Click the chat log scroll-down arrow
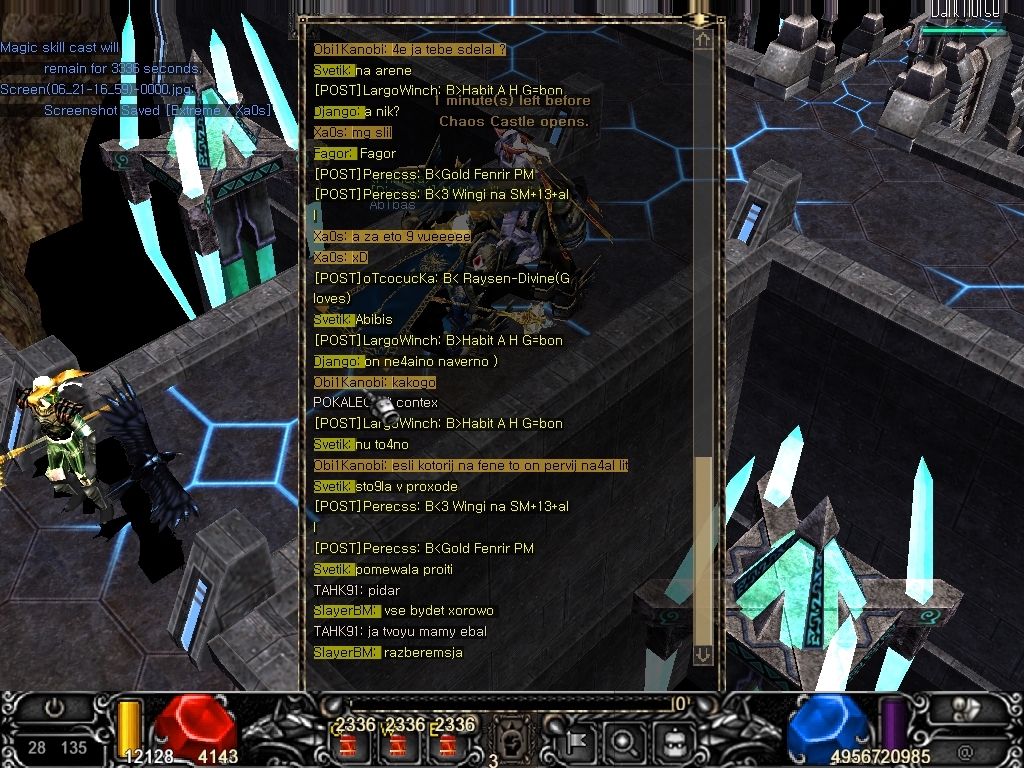The image size is (1024, 768). 703,654
